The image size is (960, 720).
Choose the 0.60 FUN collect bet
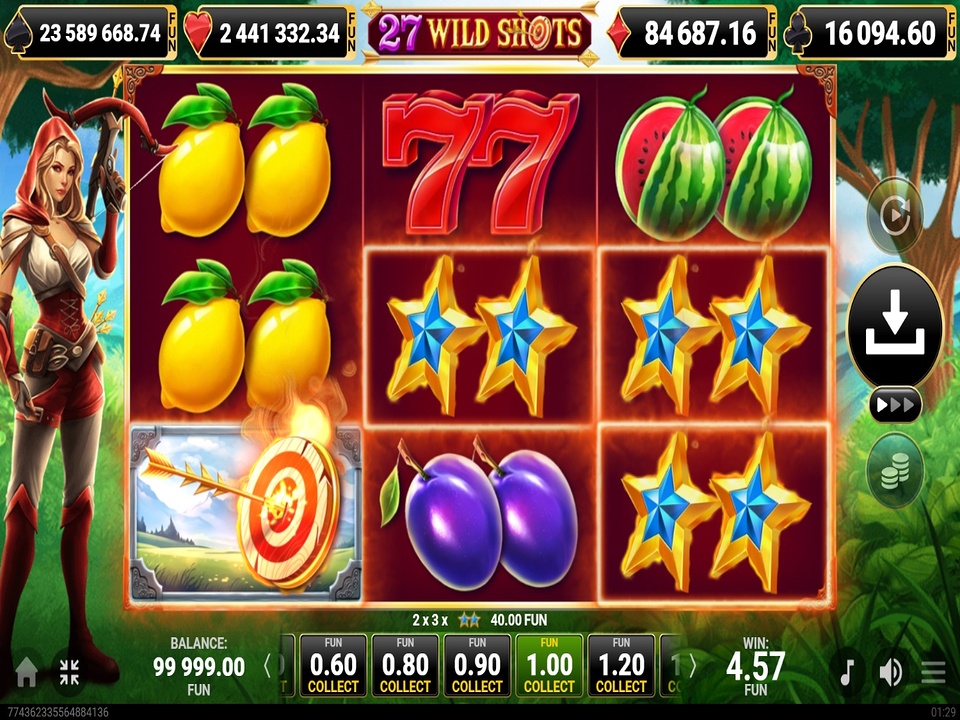[333, 666]
